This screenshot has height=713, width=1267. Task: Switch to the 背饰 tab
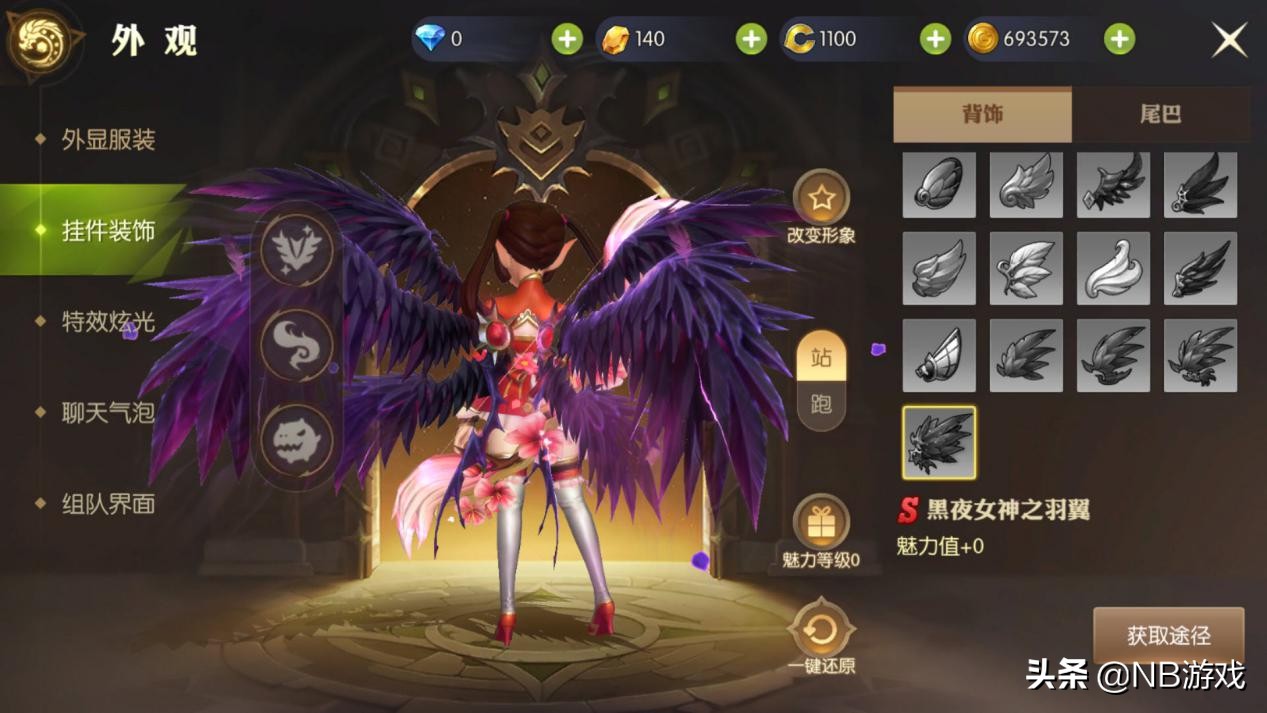(x=981, y=114)
